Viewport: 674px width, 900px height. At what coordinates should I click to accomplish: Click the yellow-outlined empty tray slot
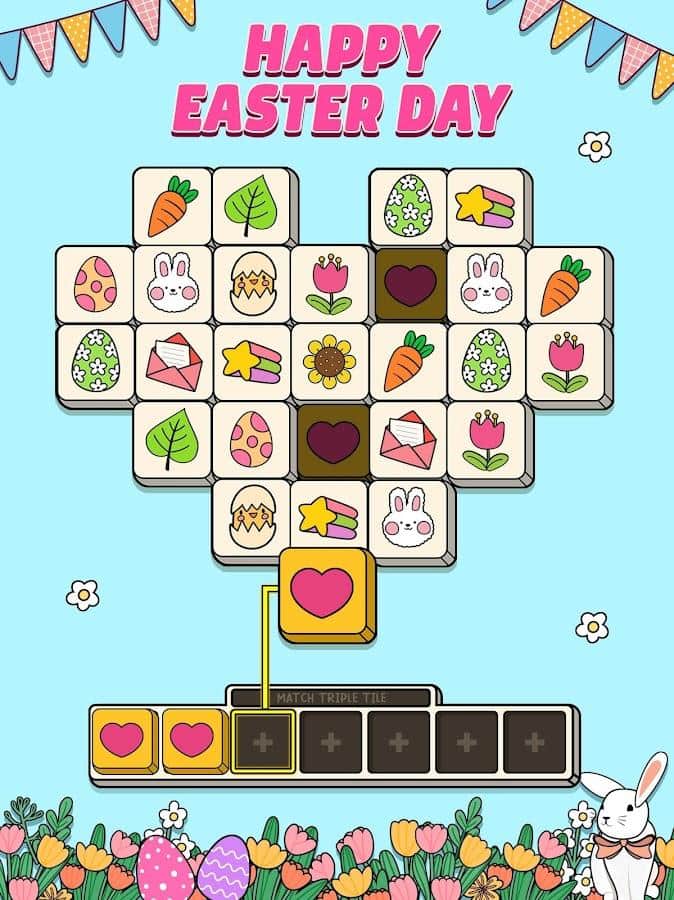264,742
